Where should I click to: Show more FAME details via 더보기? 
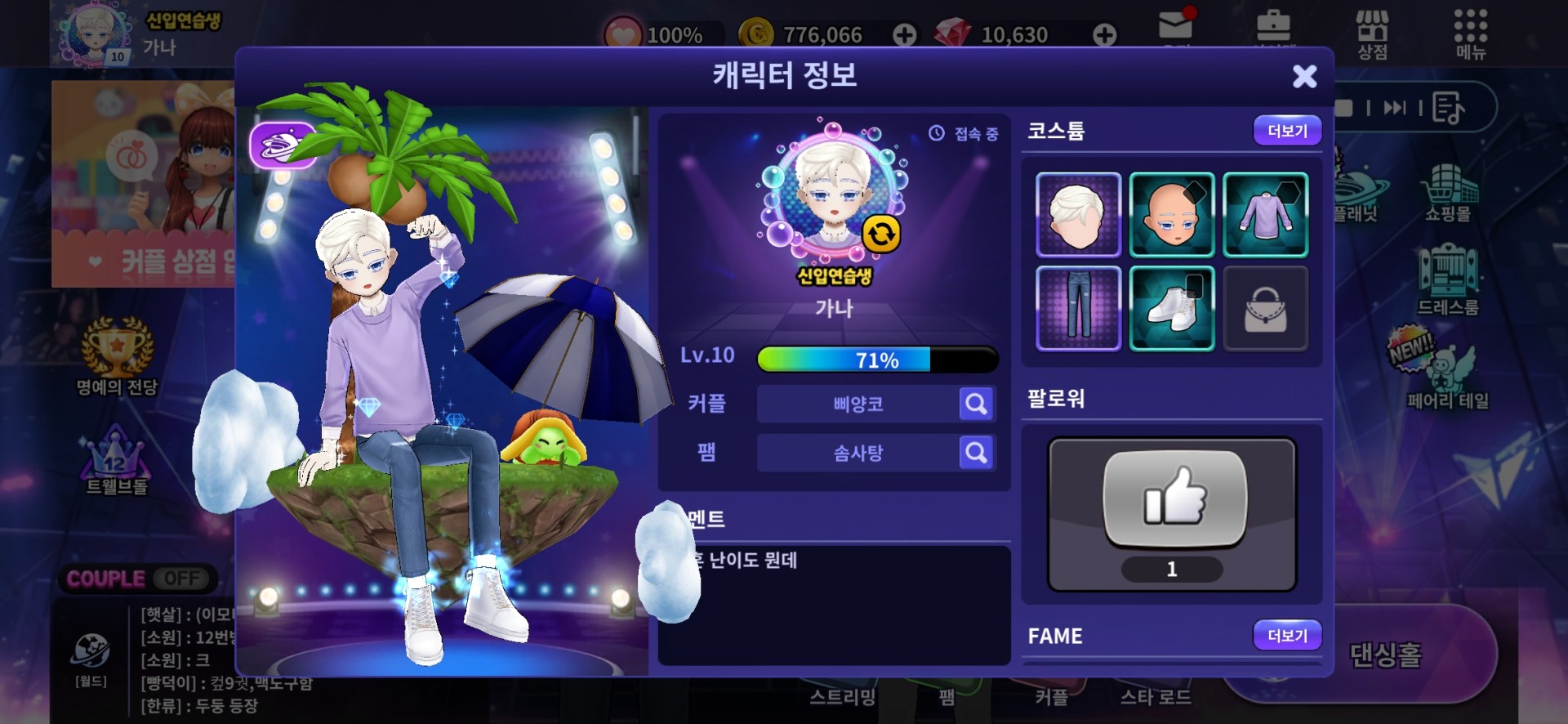click(x=1287, y=635)
